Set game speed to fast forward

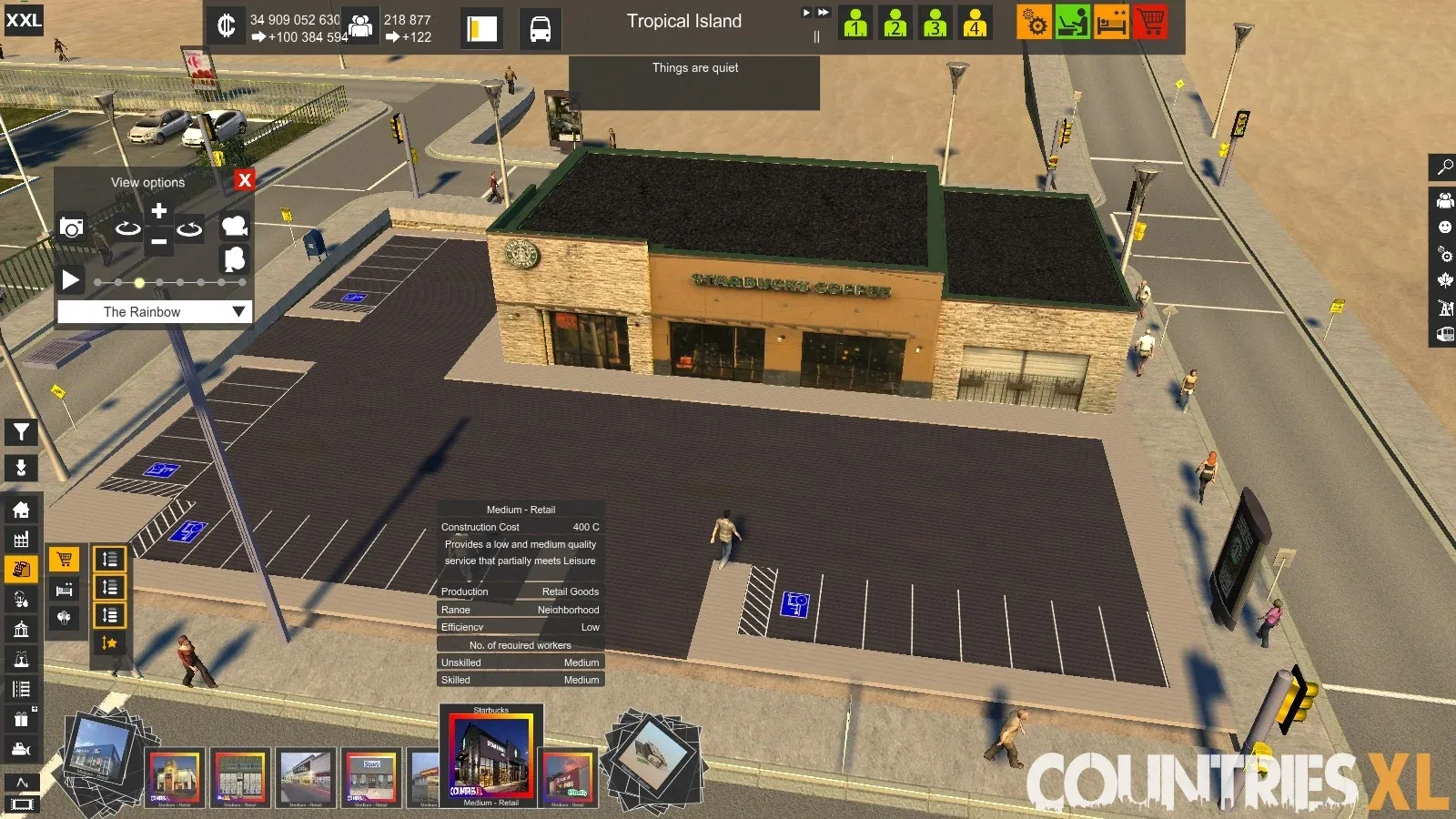click(x=823, y=13)
